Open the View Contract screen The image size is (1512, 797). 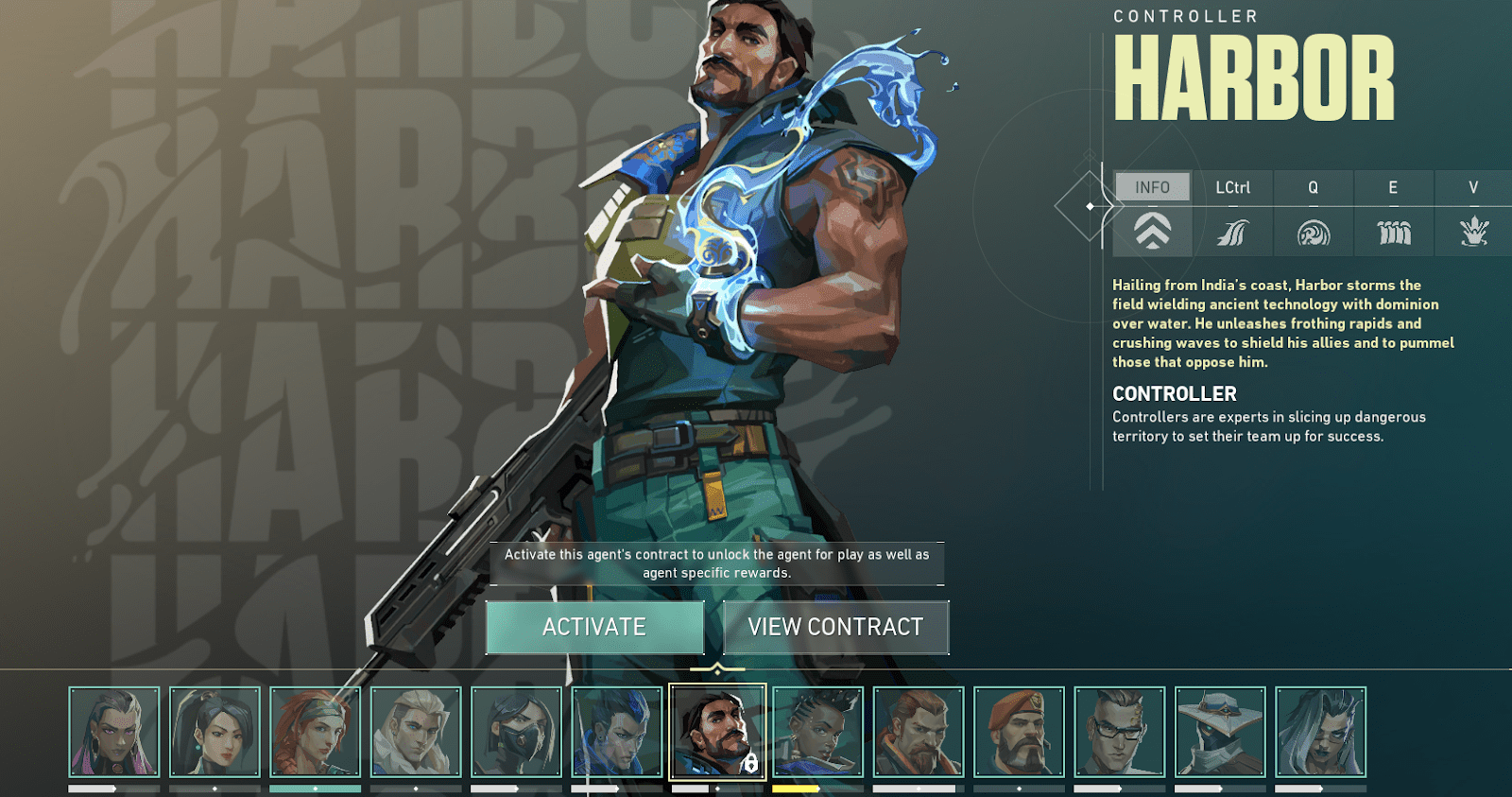(x=835, y=627)
